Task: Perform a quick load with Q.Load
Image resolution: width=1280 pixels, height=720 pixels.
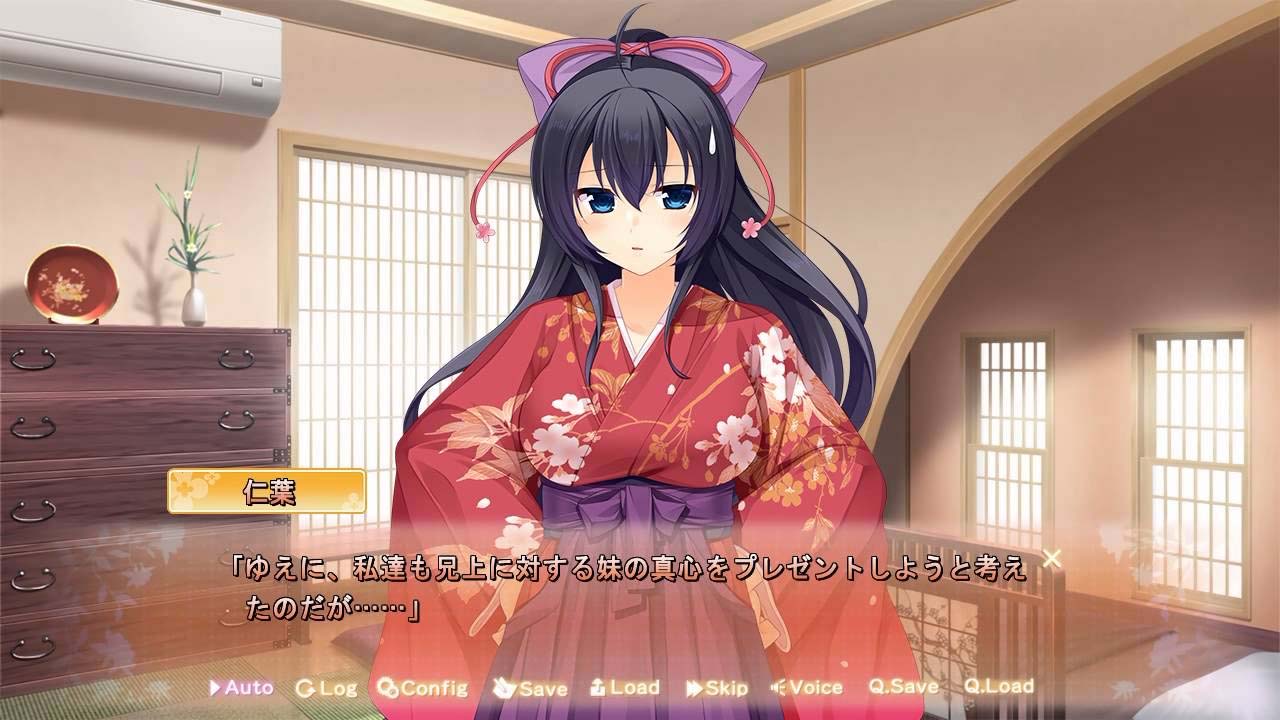Action: point(998,688)
